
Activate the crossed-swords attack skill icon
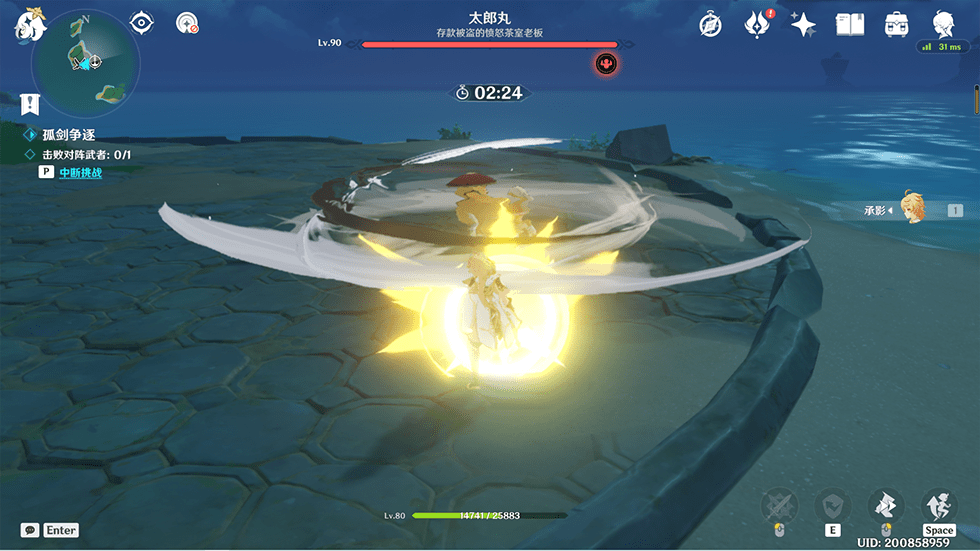tap(780, 505)
